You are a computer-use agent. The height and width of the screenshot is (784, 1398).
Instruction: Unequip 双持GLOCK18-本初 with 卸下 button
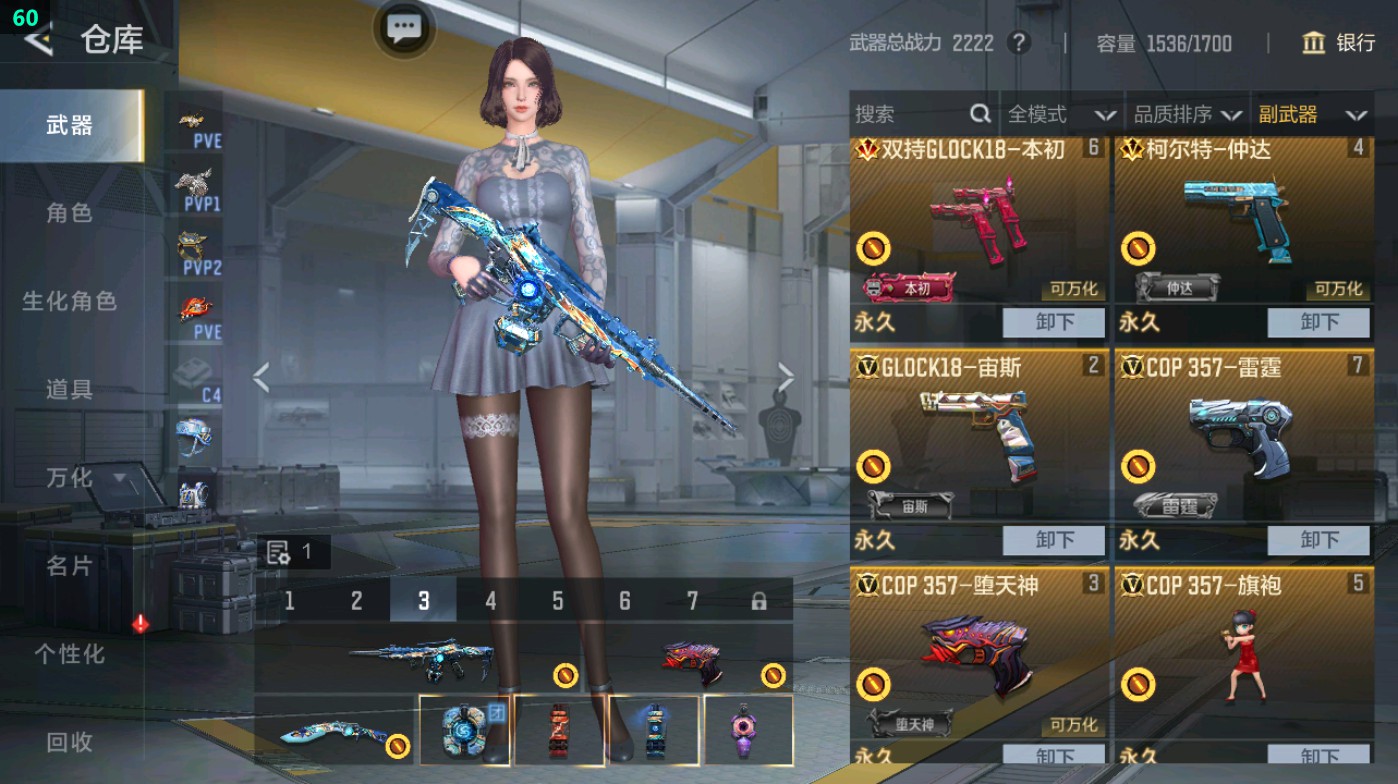click(1054, 323)
